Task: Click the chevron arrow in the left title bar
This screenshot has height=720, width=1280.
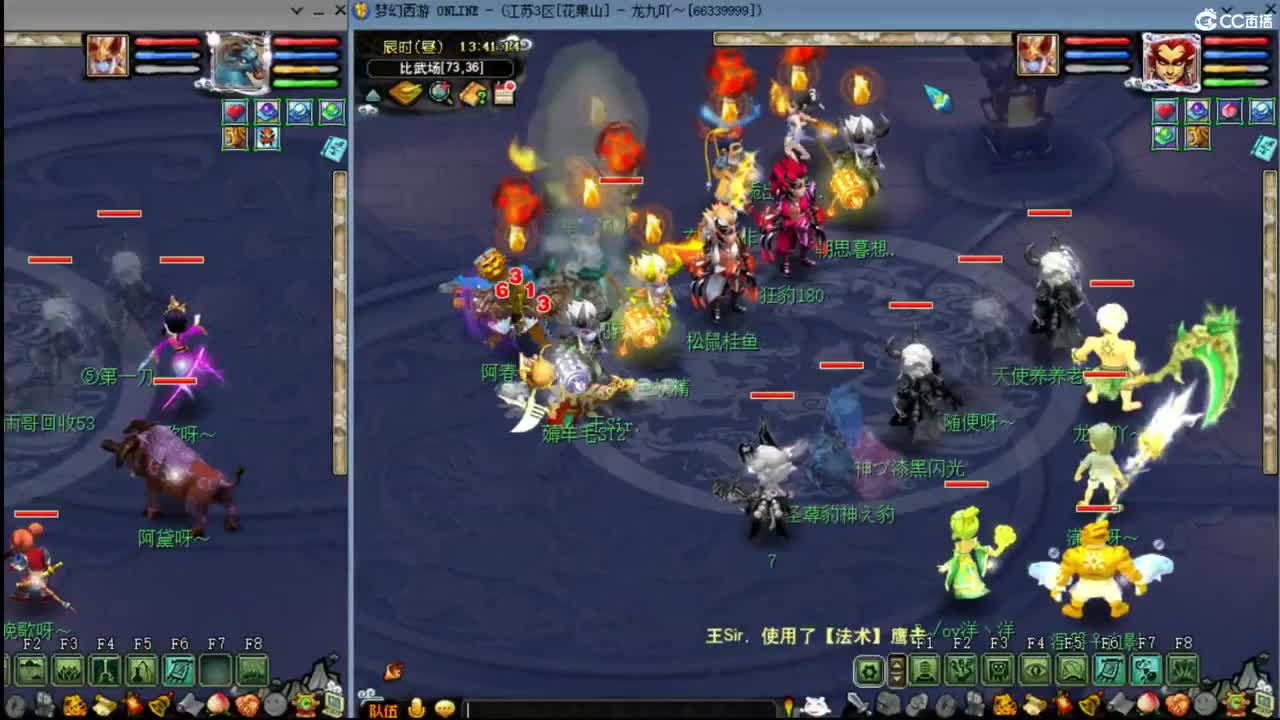Action: [x=296, y=10]
